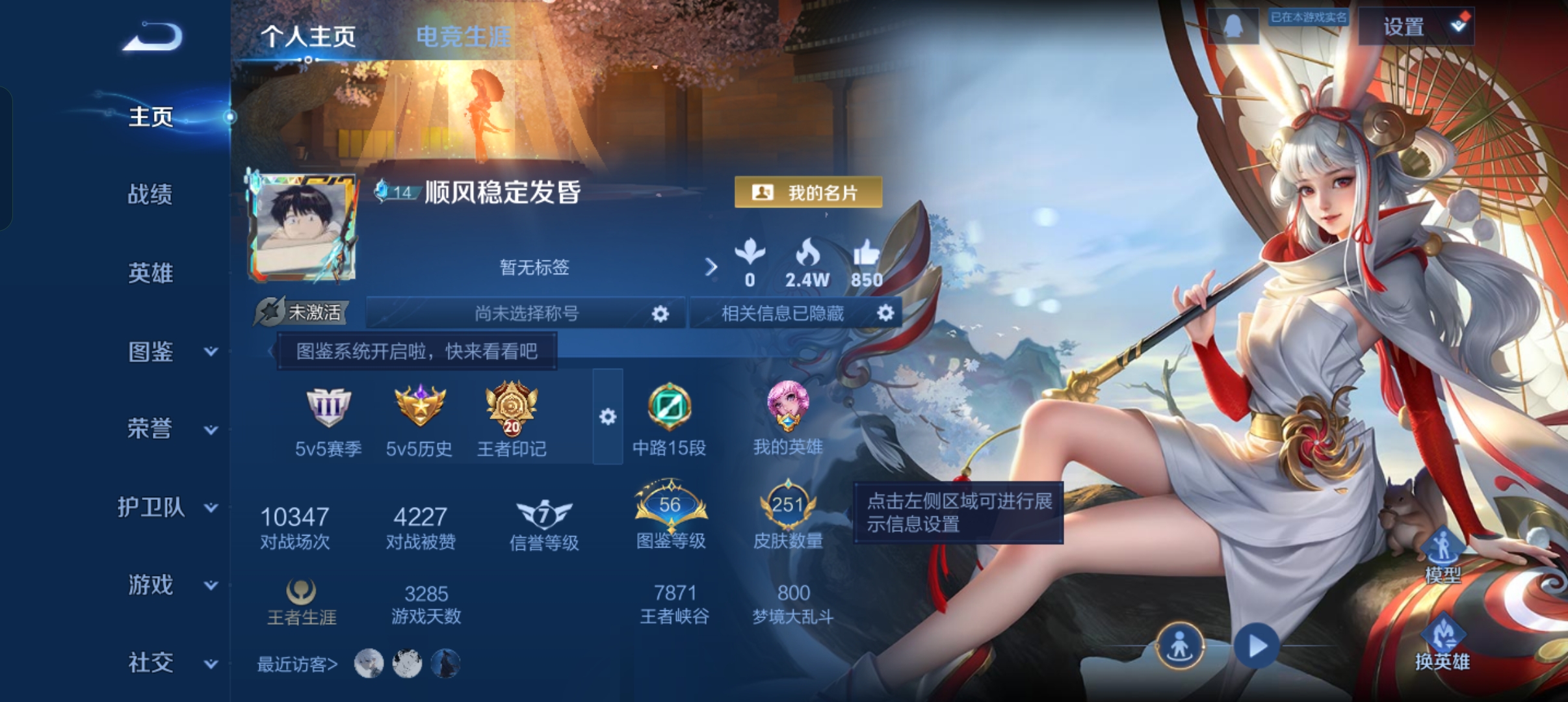1568x702 pixels.
Task: Open the 设置 settings button
Action: pyautogui.click(x=1416, y=27)
